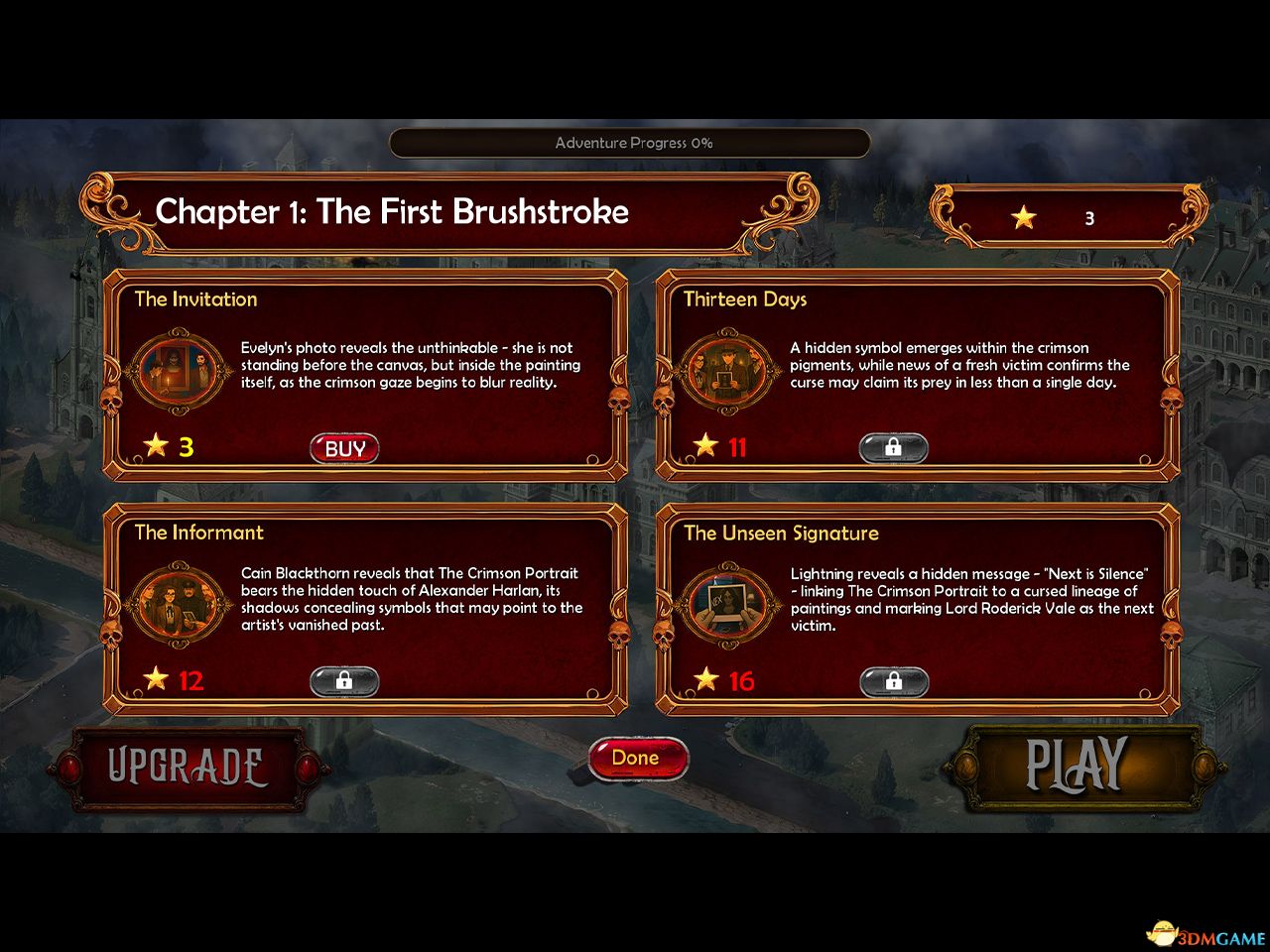Viewport: 1270px width, 952px height.
Task: Click the star icon showing total of 3
Action: tap(1023, 216)
